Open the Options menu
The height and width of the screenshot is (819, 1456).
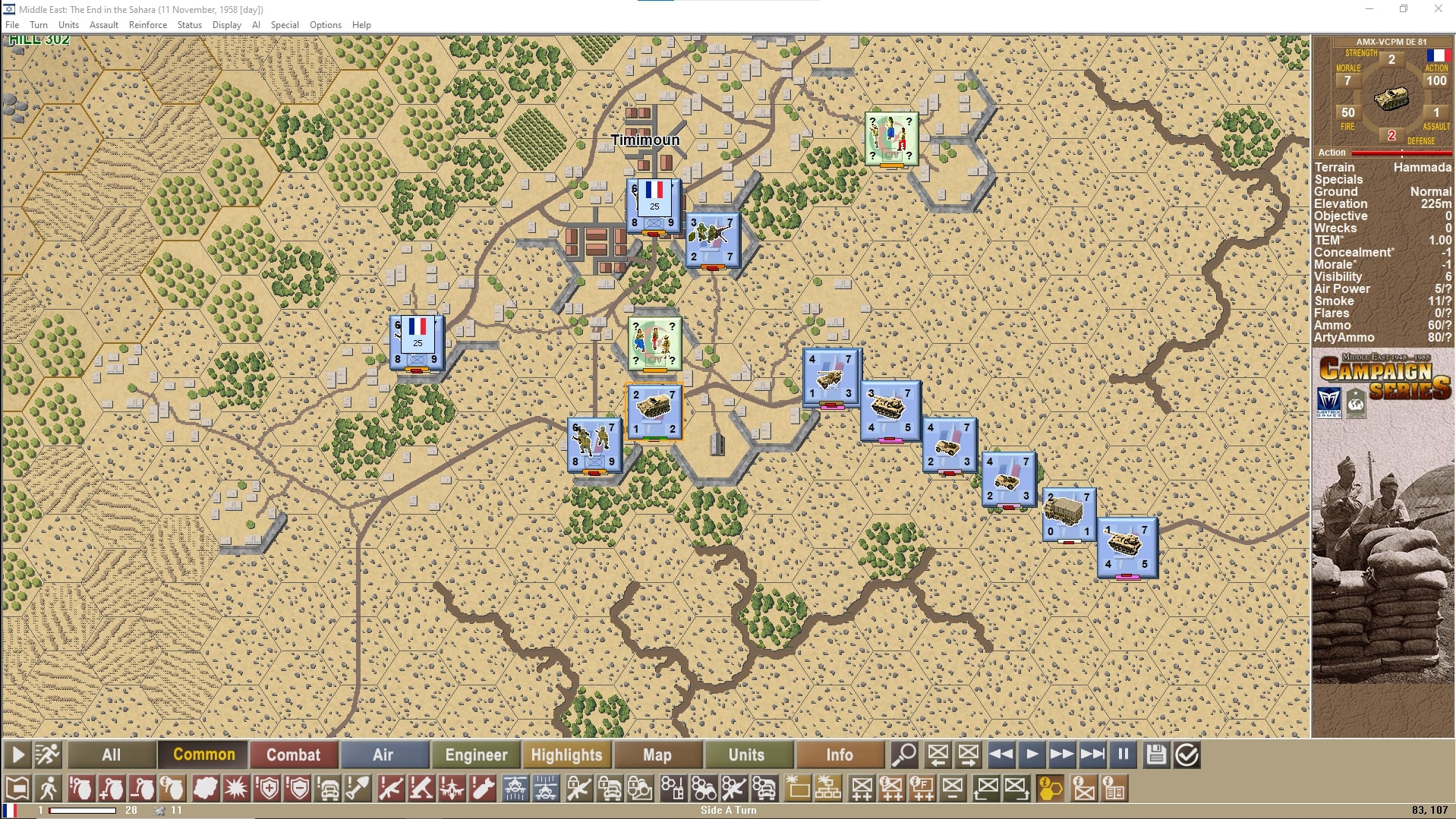coord(325,24)
